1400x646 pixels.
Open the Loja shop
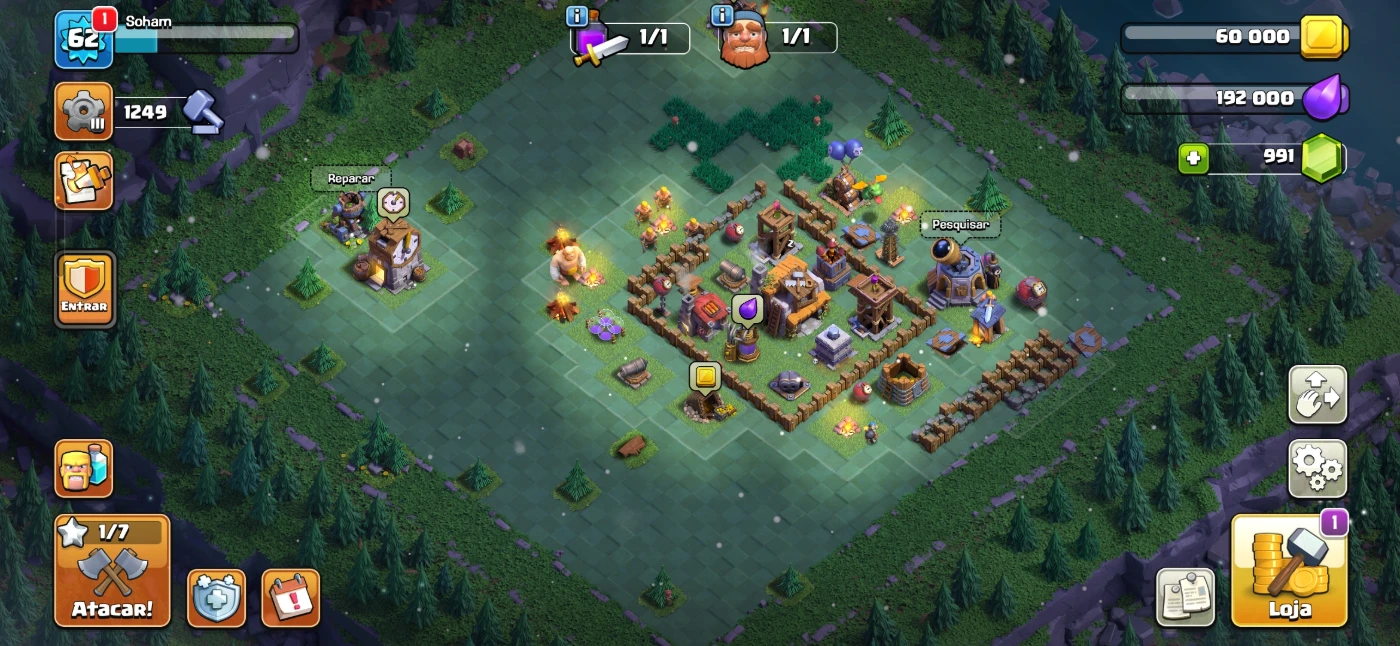click(x=1289, y=571)
